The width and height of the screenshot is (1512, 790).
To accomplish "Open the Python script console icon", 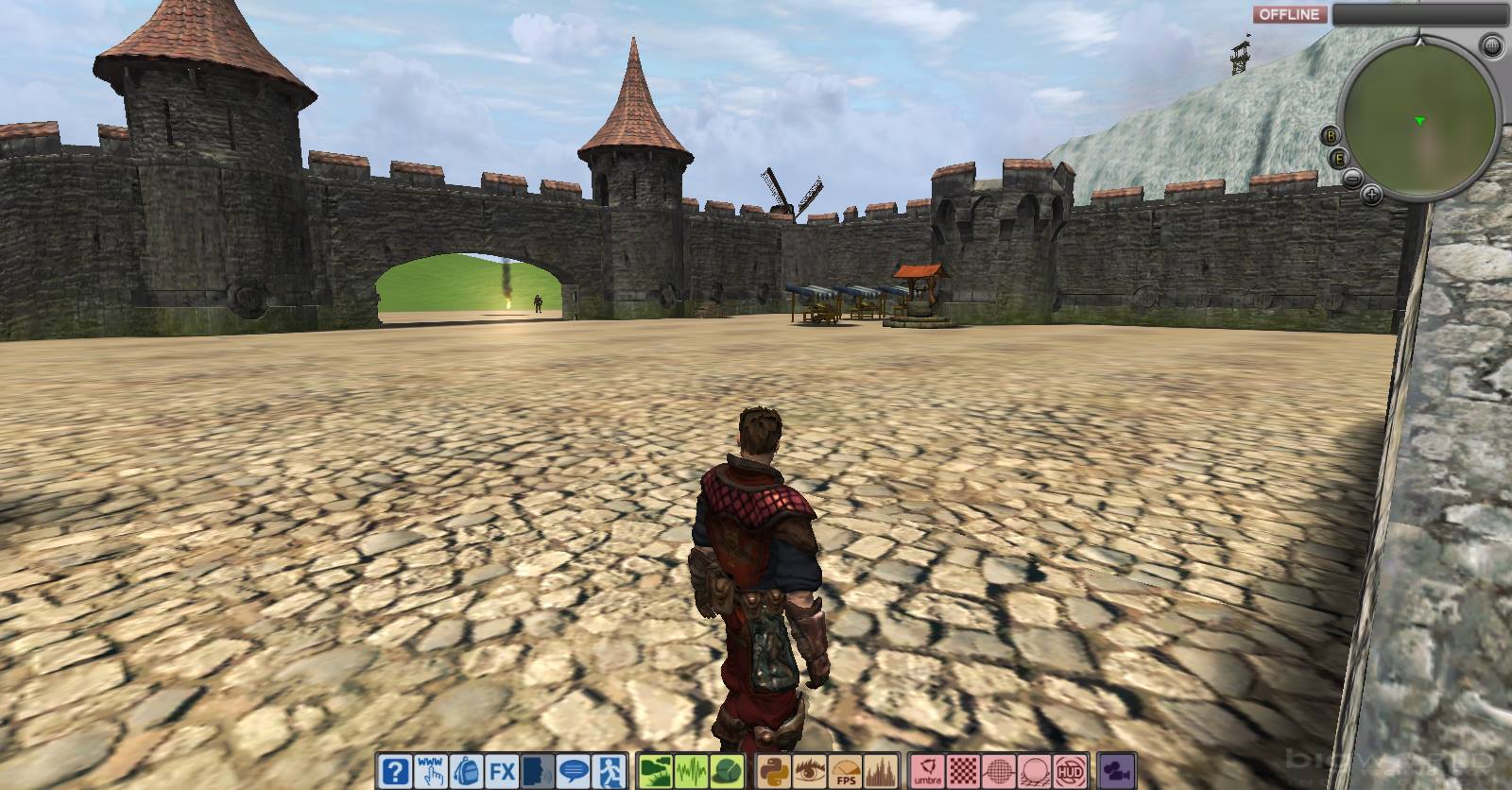I will [x=776, y=770].
